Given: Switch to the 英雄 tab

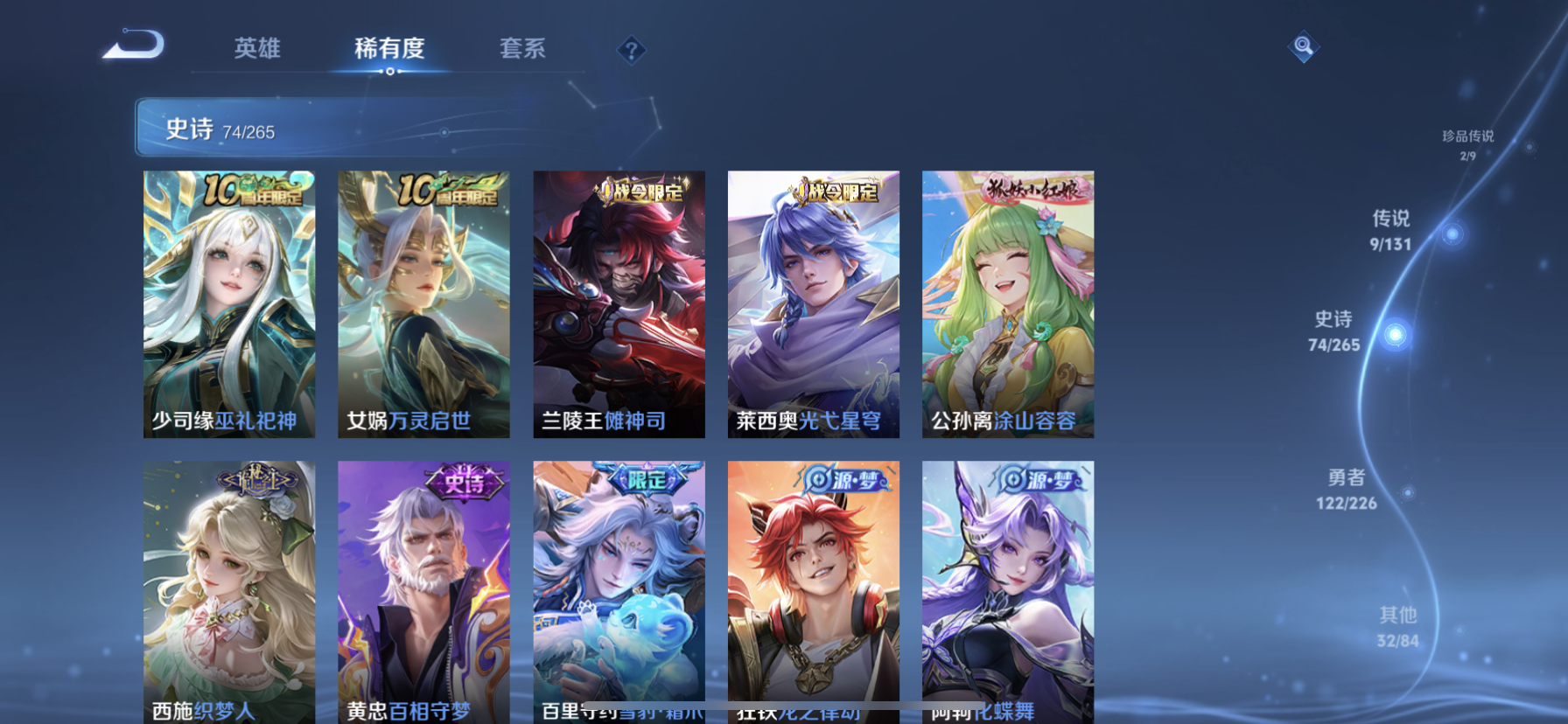Looking at the screenshot, I should point(255,50).
